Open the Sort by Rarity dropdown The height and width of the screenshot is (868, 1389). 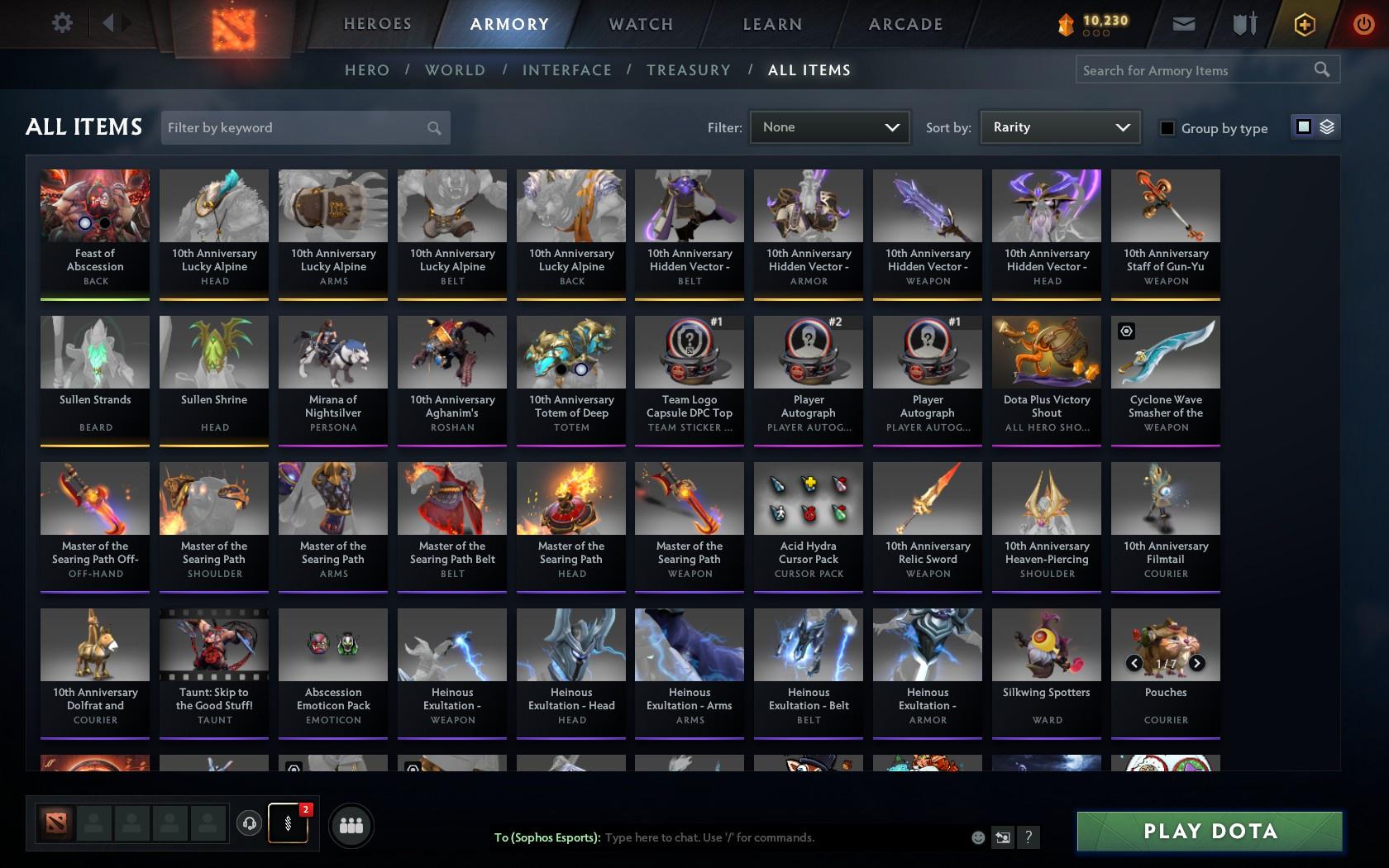click(x=1059, y=126)
